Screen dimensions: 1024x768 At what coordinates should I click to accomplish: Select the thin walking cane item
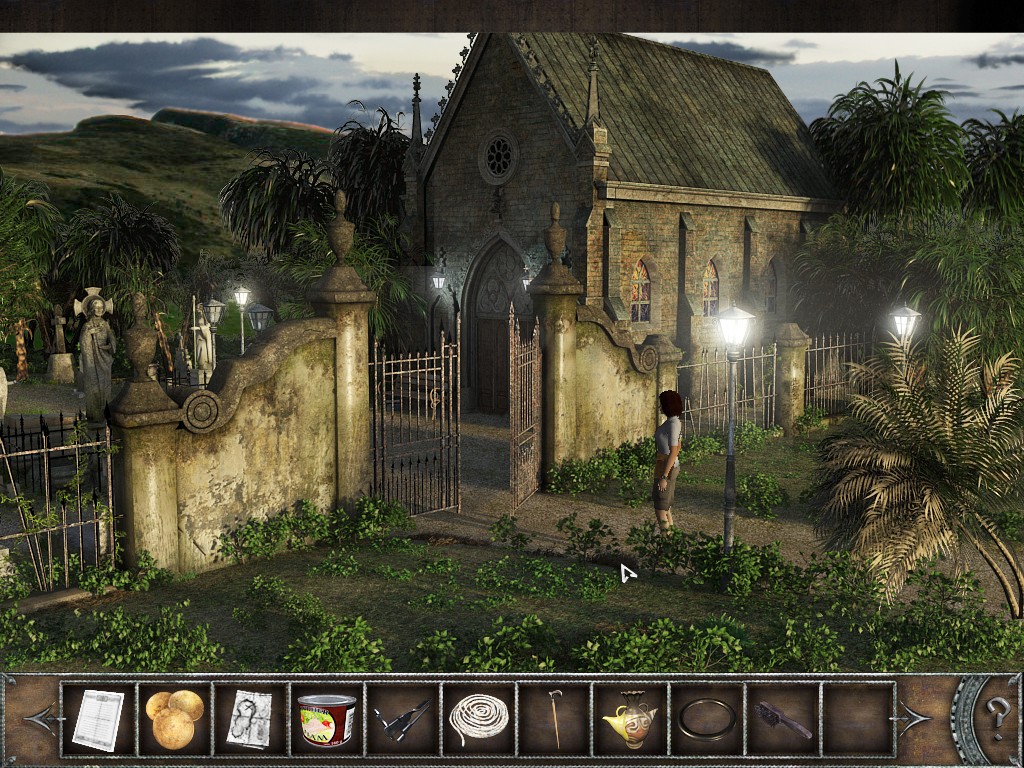point(554,719)
